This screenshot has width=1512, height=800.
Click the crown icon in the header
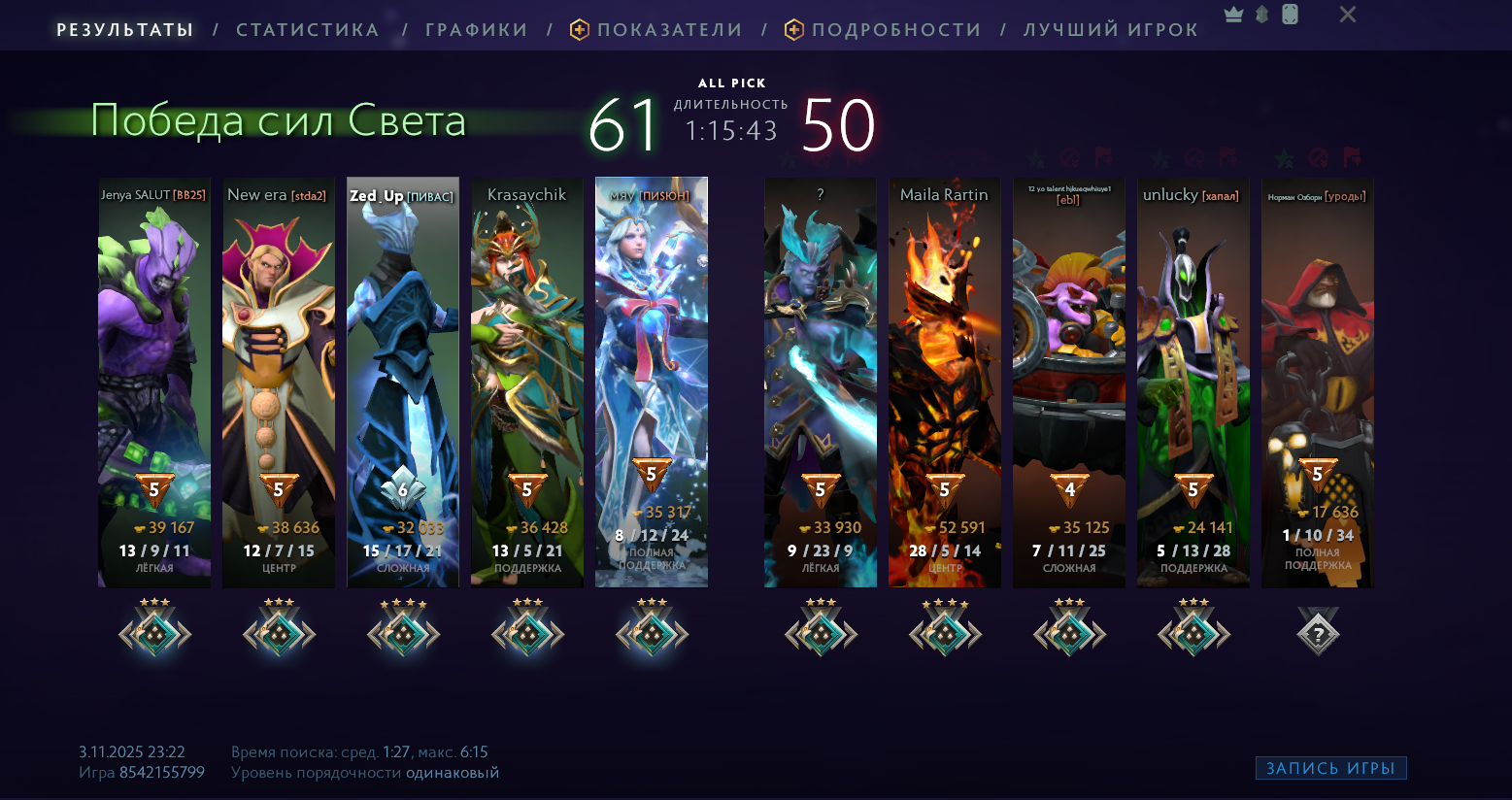pos(1234,15)
